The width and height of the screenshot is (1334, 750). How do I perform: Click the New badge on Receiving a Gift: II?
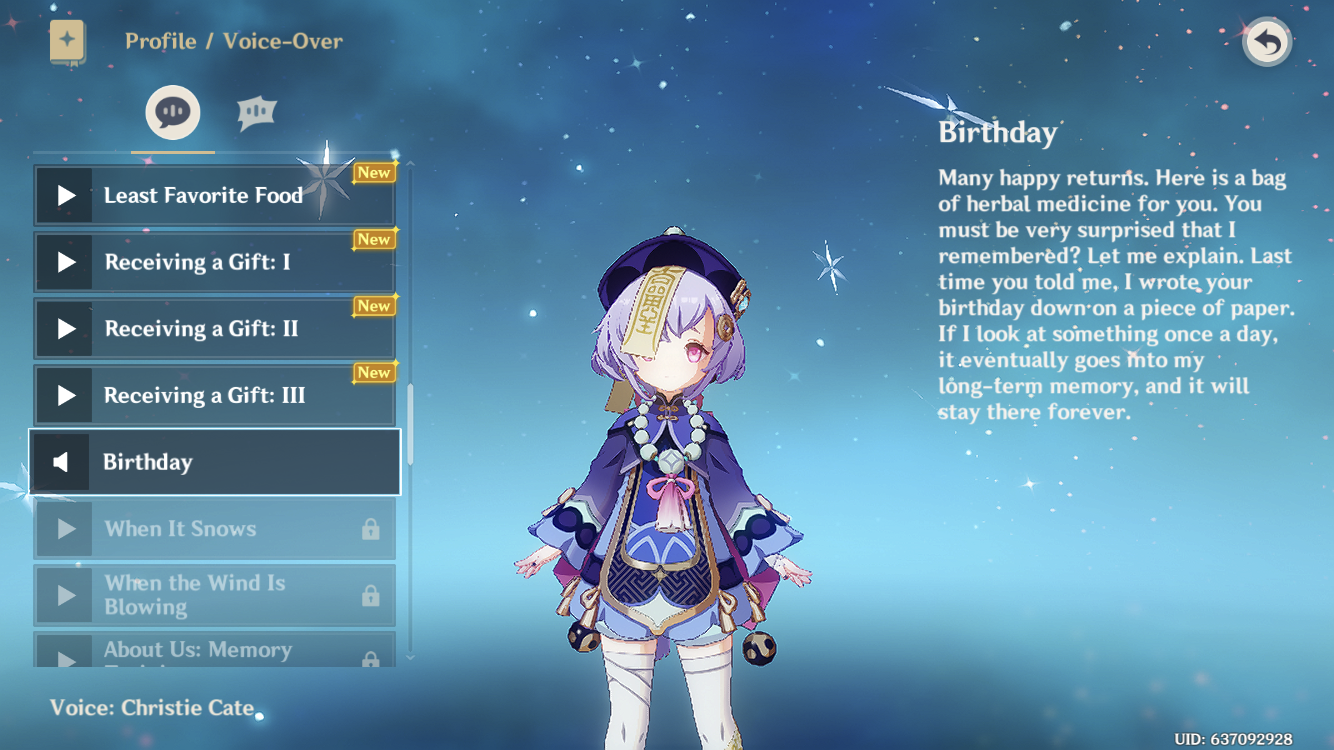tap(373, 306)
